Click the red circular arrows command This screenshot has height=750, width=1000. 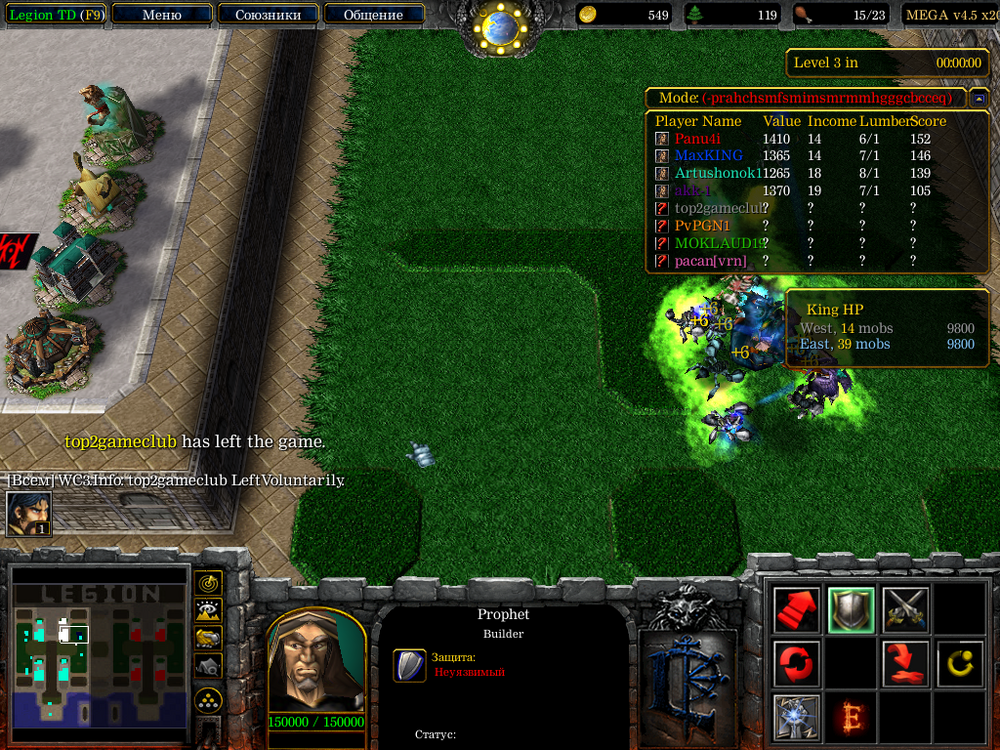click(797, 663)
